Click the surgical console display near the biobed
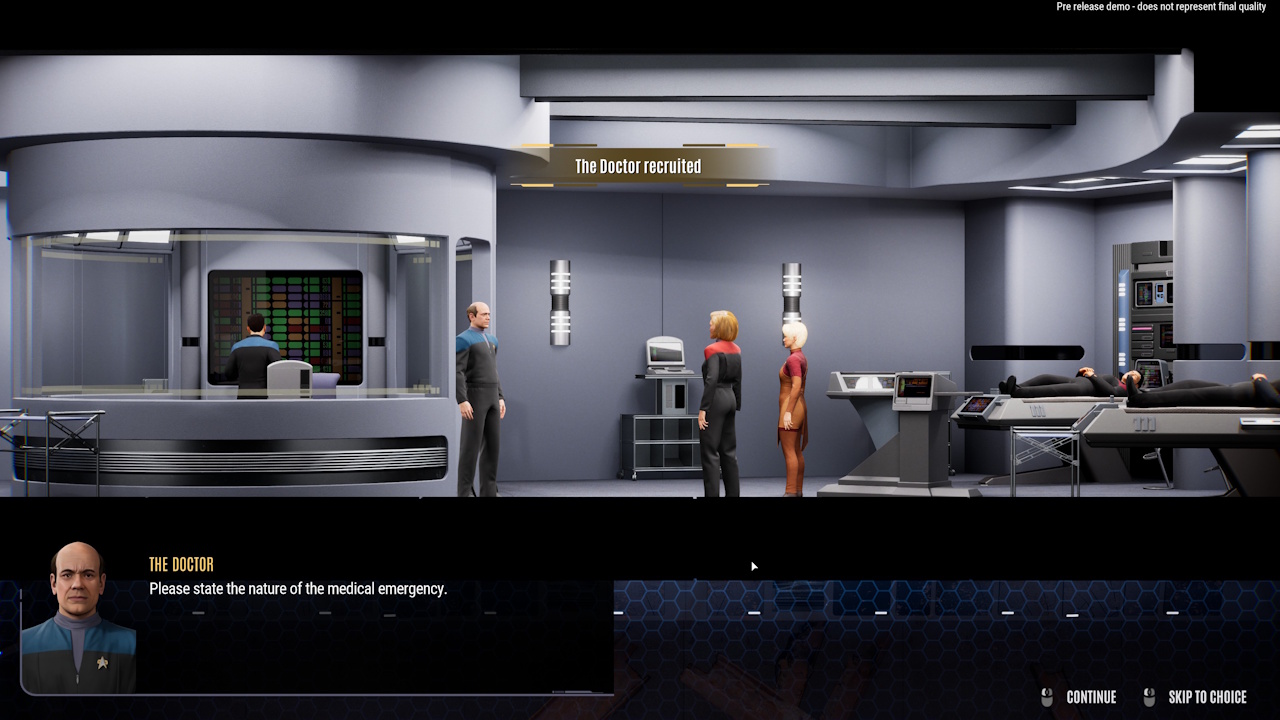 coord(914,388)
